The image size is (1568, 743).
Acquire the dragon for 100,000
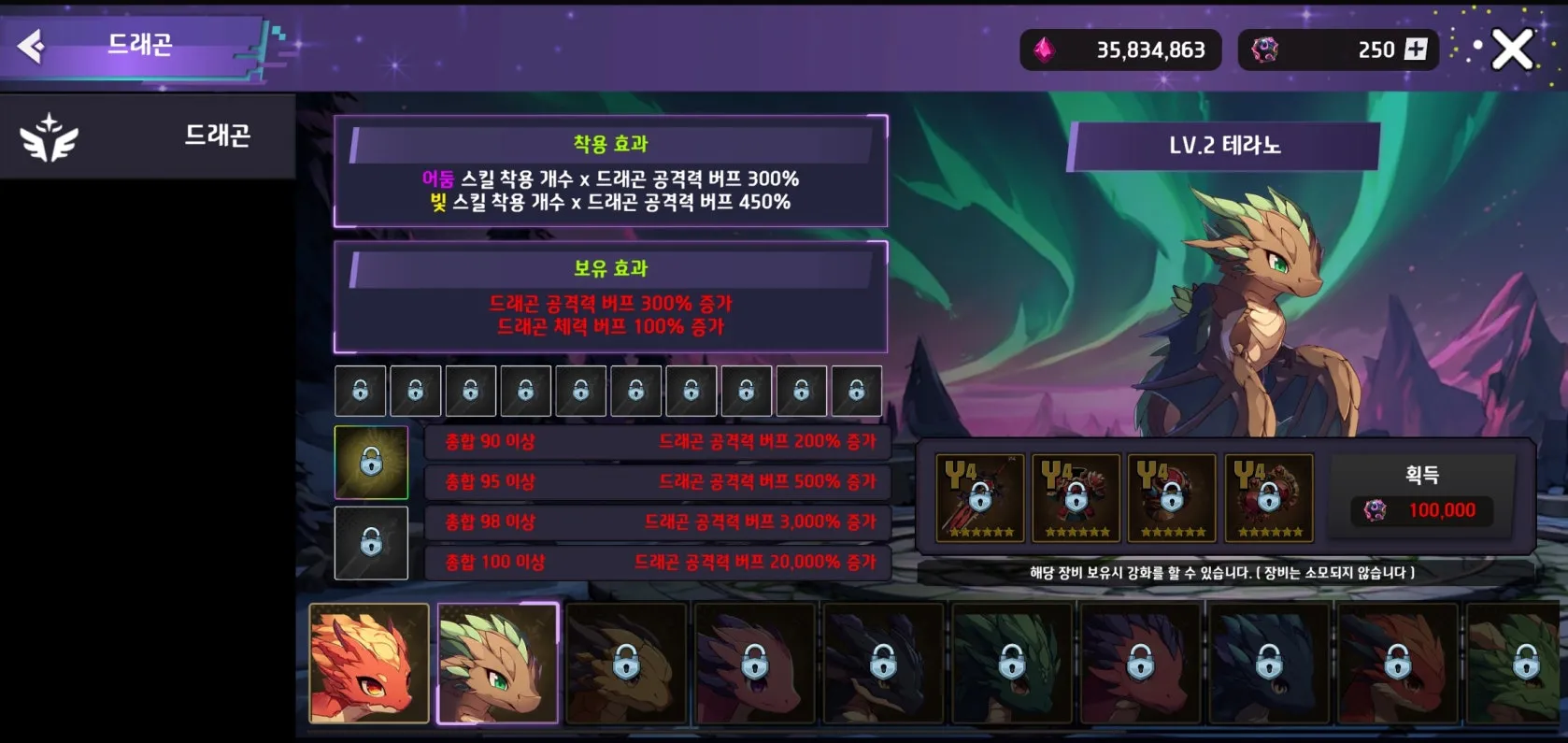tap(1422, 495)
